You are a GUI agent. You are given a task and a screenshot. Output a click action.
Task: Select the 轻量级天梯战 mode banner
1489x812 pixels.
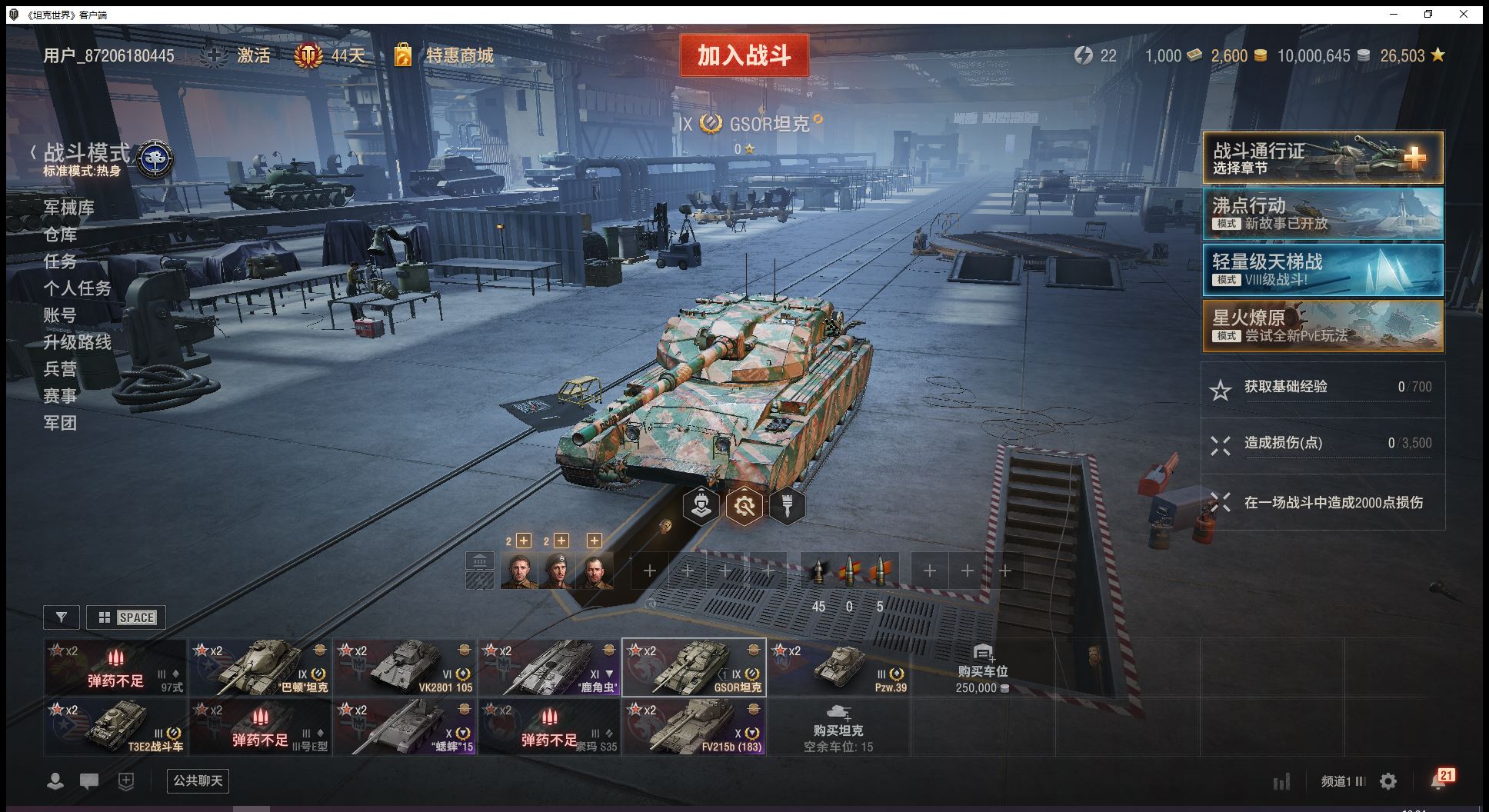(x=1322, y=270)
